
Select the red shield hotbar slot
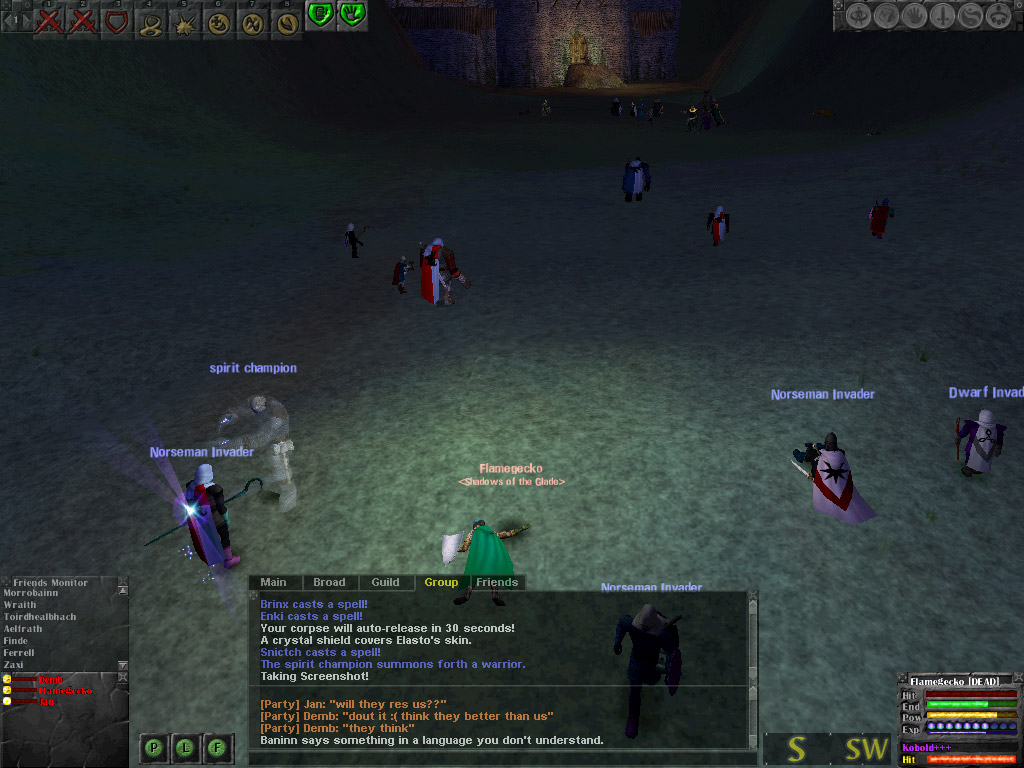click(x=117, y=21)
